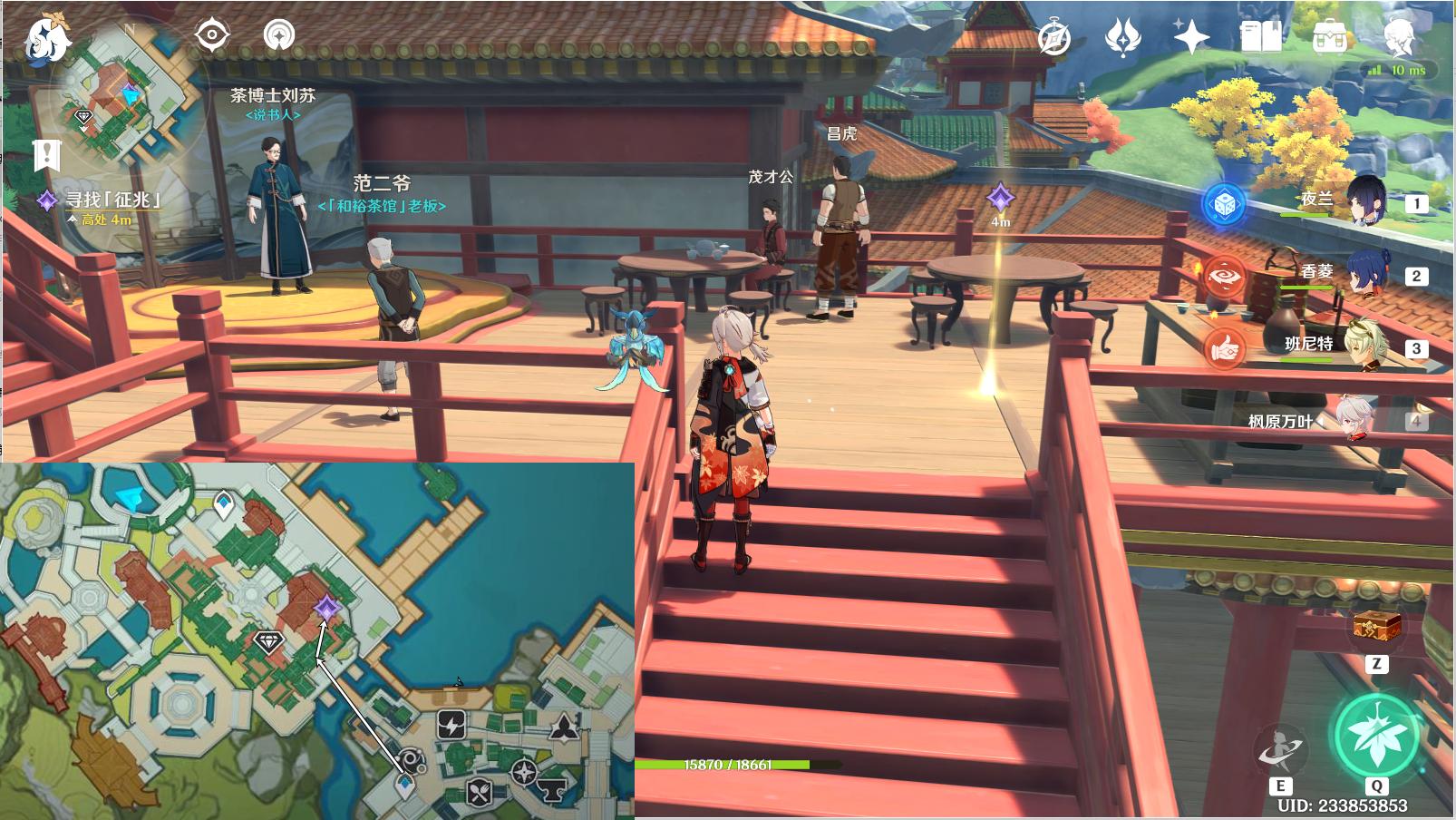The height and width of the screenshot is (820, 1456).
Task: Click the blue dice icon beside 夜兰
Action: coord(1224,203)
